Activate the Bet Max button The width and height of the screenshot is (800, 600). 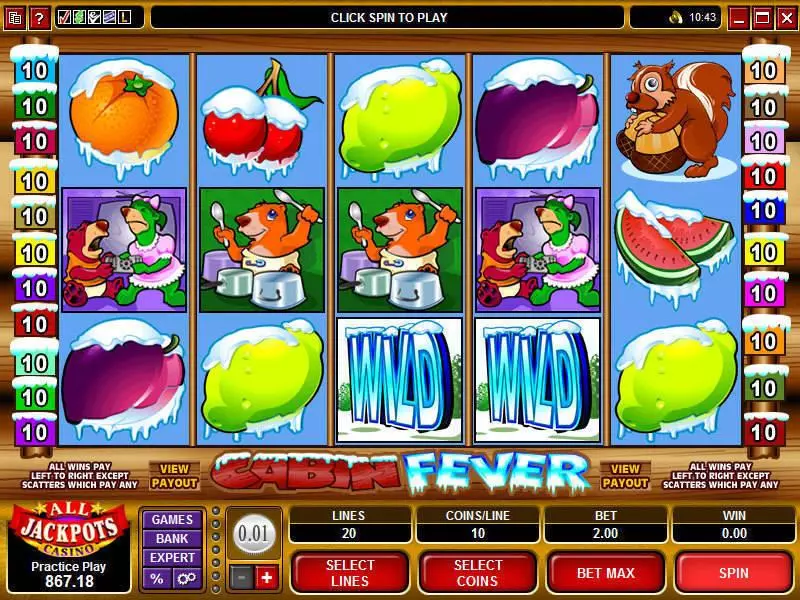pyautogui.click(x=604, y=573)
